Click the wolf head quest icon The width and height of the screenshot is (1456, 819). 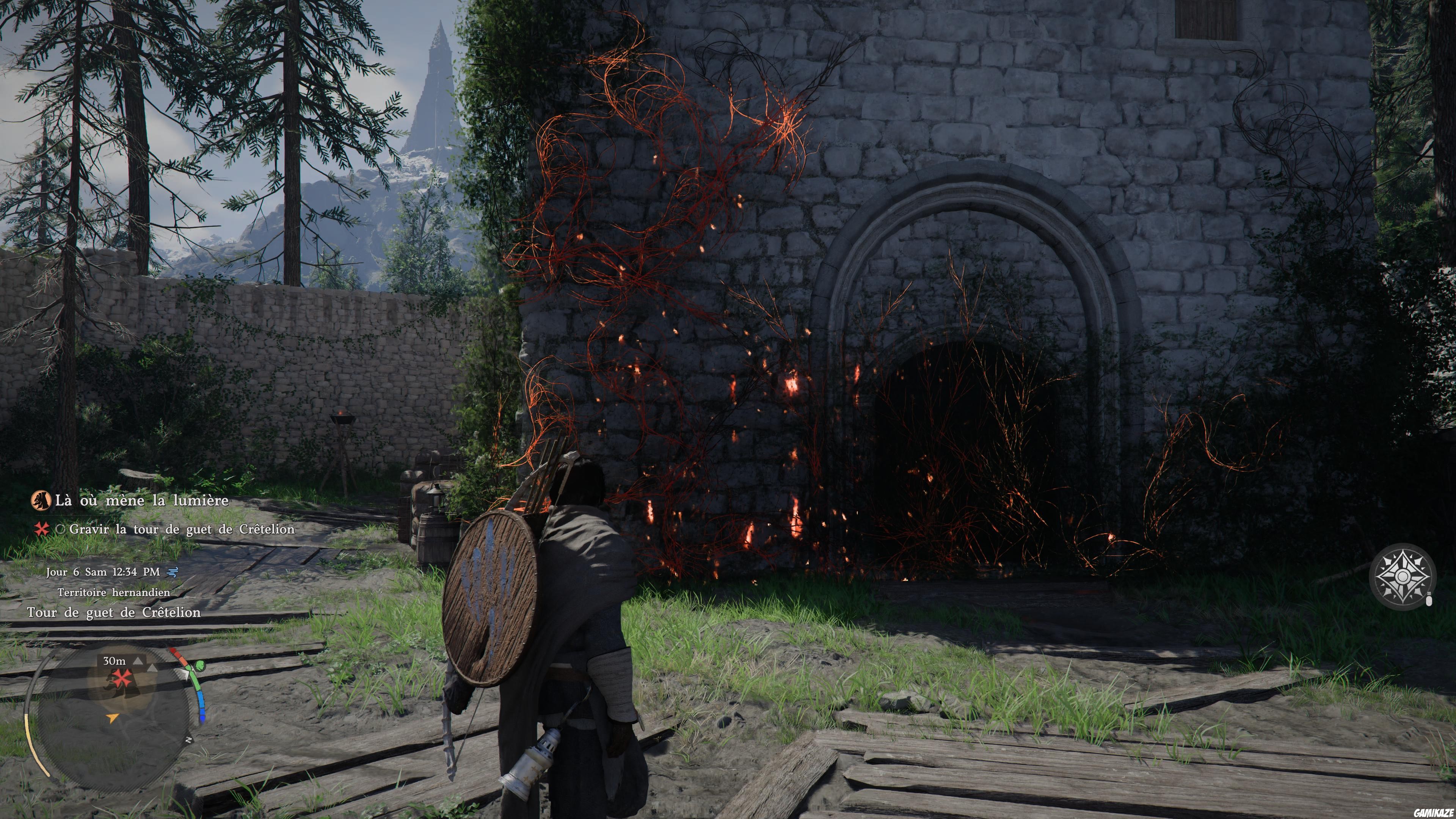tap(41, 500)
